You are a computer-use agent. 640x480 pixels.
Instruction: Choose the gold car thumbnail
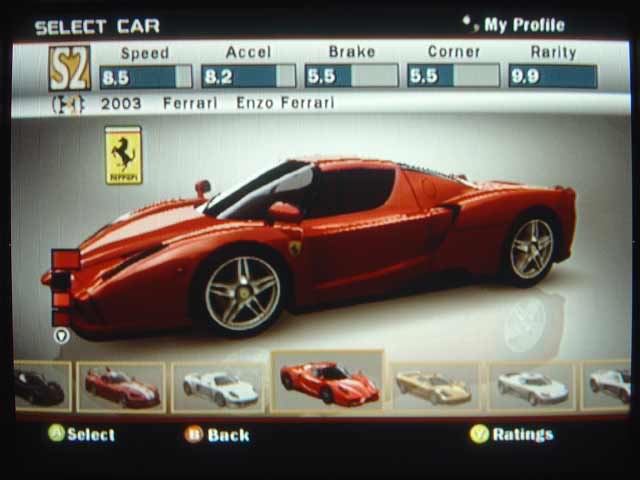(433, 387)
